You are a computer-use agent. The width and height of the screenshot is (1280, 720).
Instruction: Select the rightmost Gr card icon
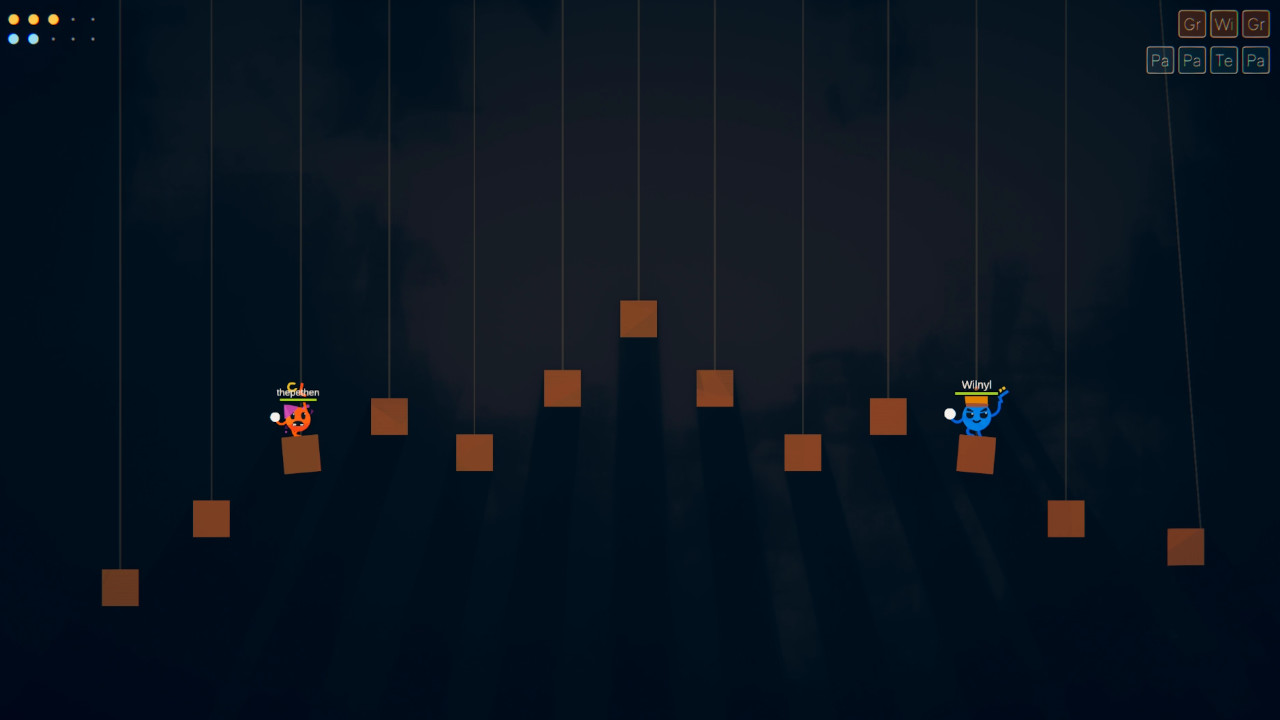tap(1255, 23)
